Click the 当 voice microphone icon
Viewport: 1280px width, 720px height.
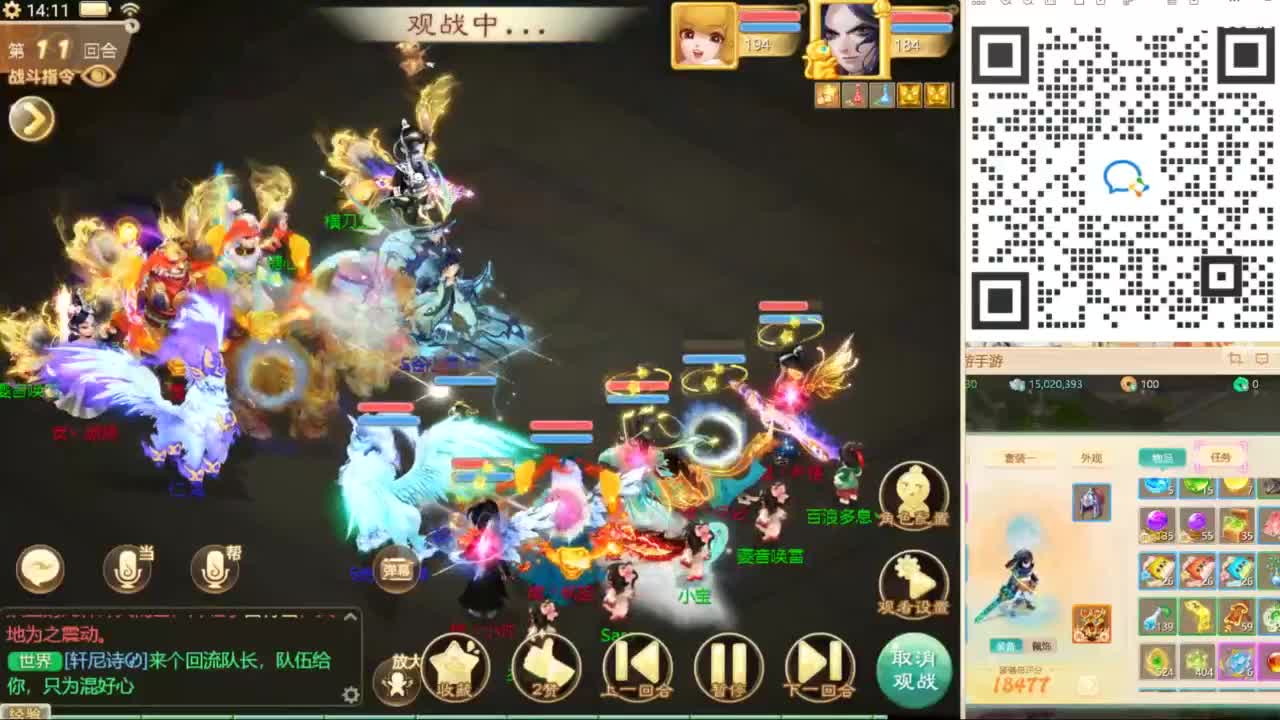[x=127, y=566]
